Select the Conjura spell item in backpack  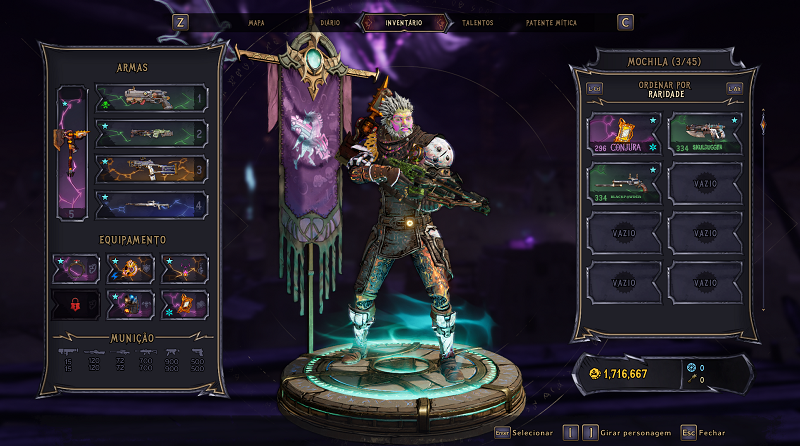(623, 134)
